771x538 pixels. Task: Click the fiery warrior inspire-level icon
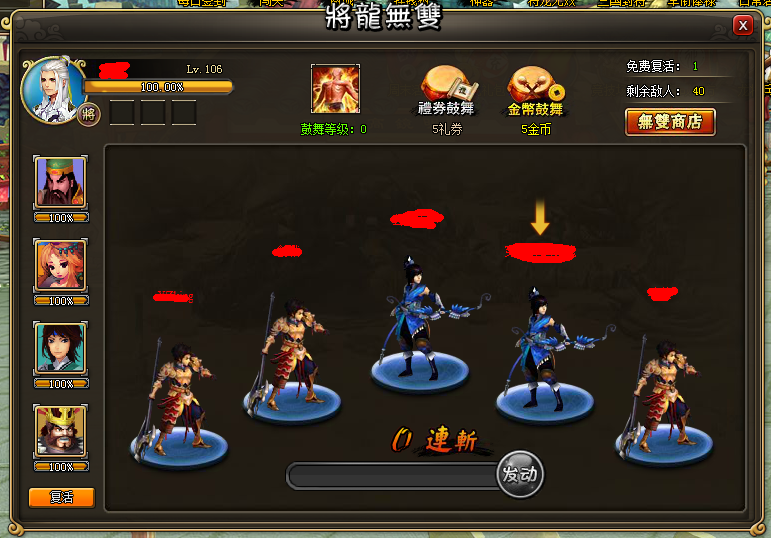(x=335, y=89)
